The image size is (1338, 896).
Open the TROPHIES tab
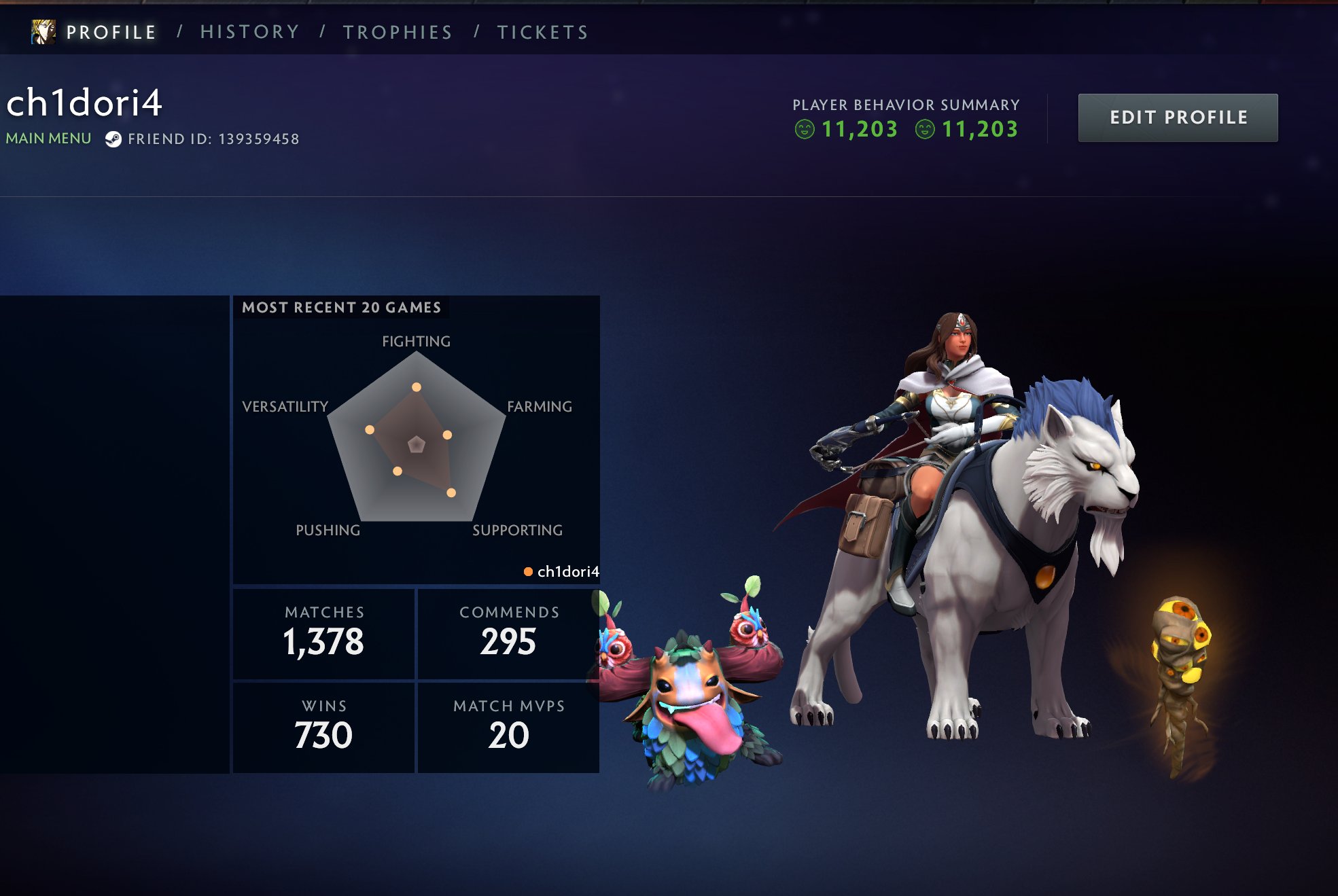coord(398,31)
